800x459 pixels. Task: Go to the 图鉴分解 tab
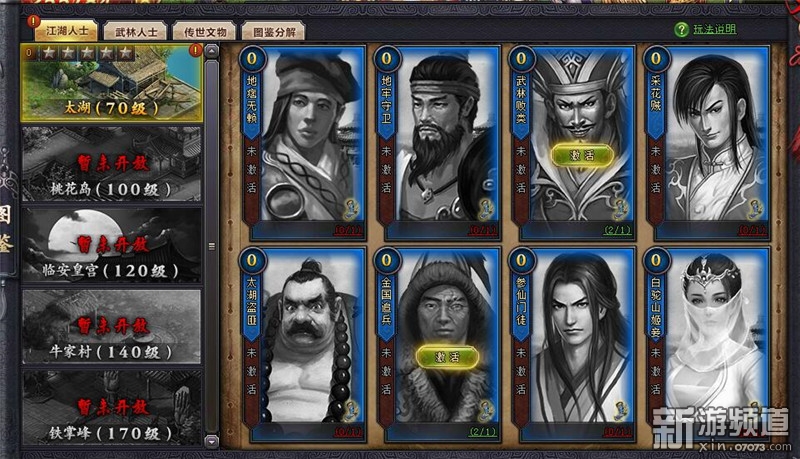(x=270, y=31)
